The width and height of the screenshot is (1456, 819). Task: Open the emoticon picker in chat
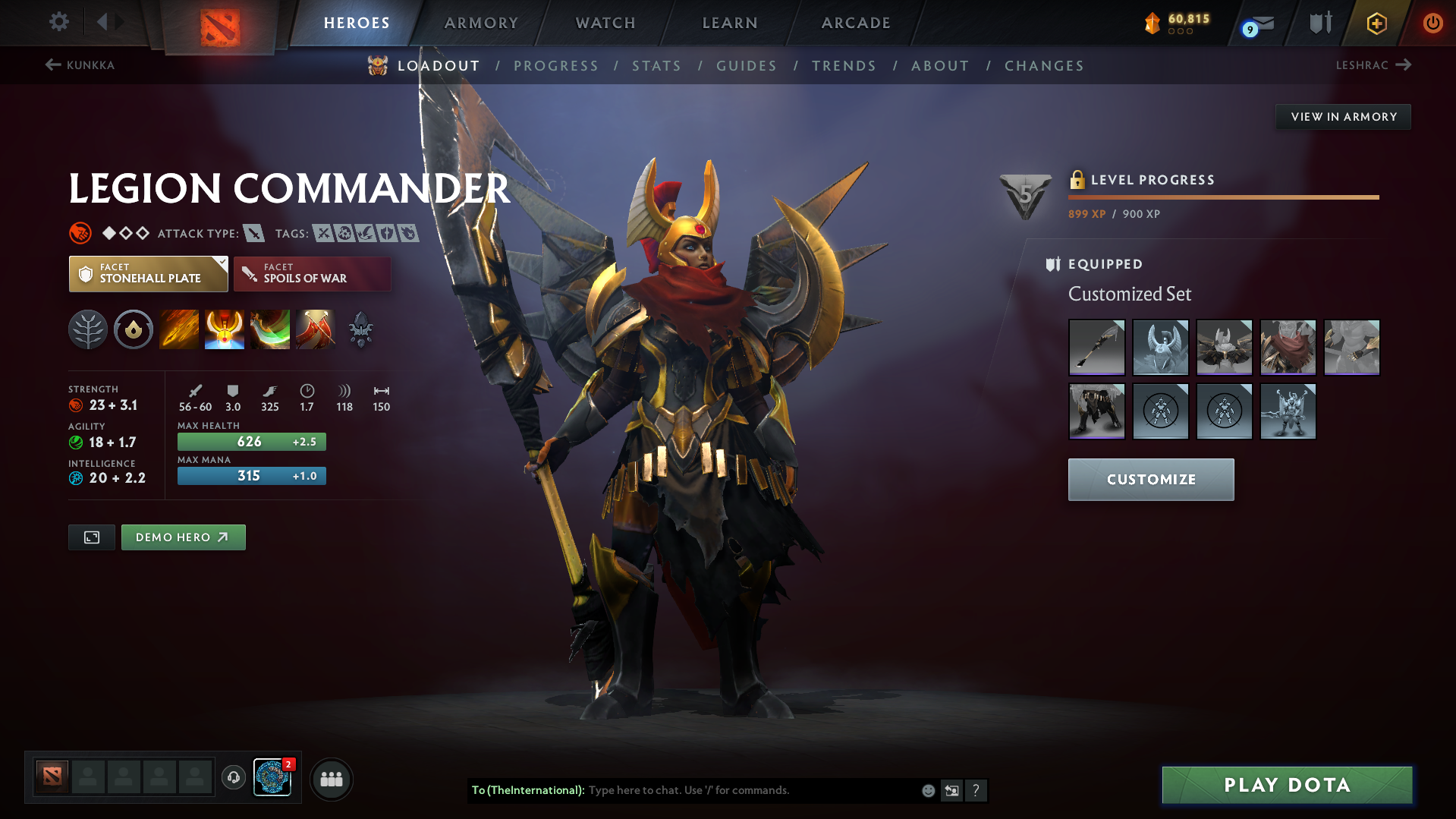[x=927, y=790]
